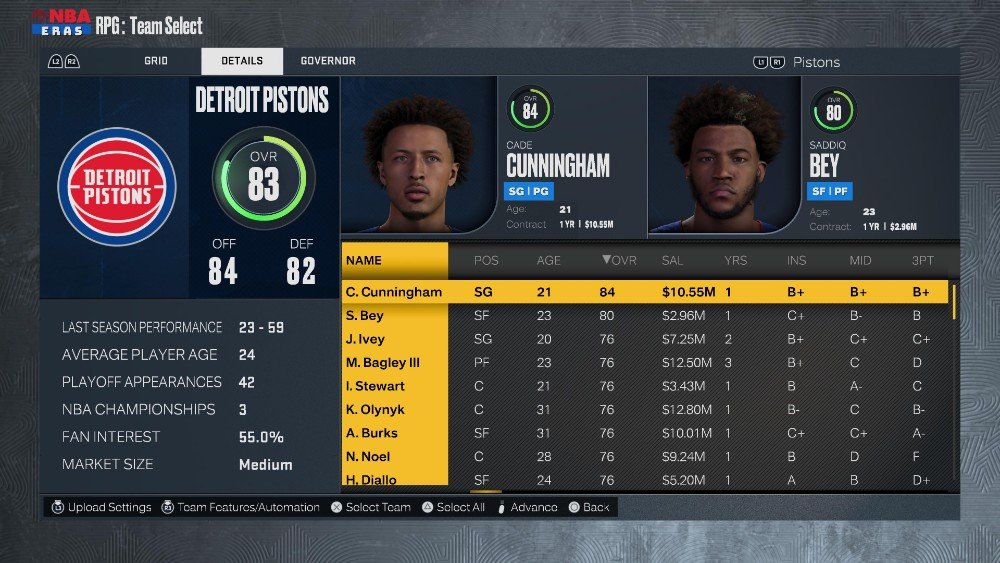Sort roster by 3PT grade column

pos(921,261)
